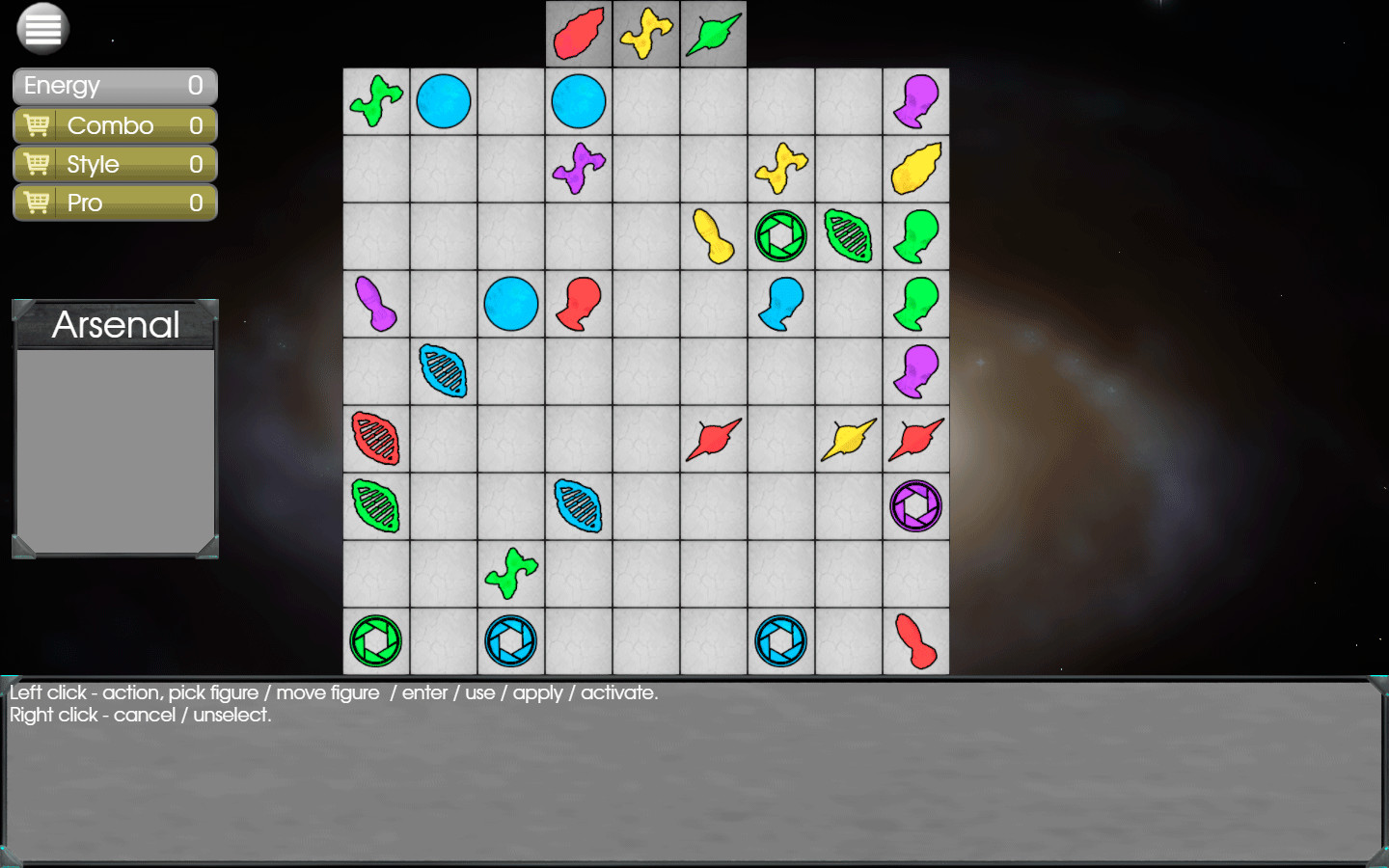Click the Combo score bar

(x=114, y=124)
